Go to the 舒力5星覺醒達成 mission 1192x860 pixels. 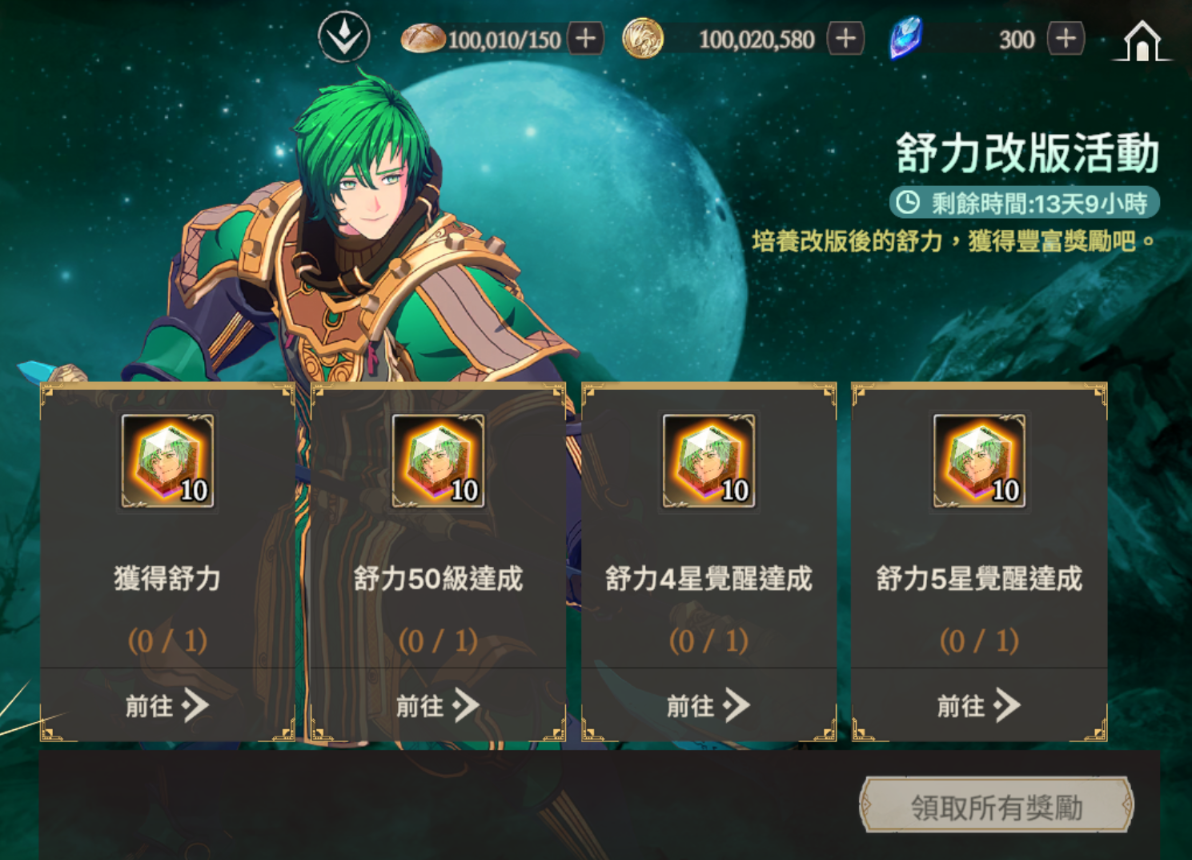(979, 706)
